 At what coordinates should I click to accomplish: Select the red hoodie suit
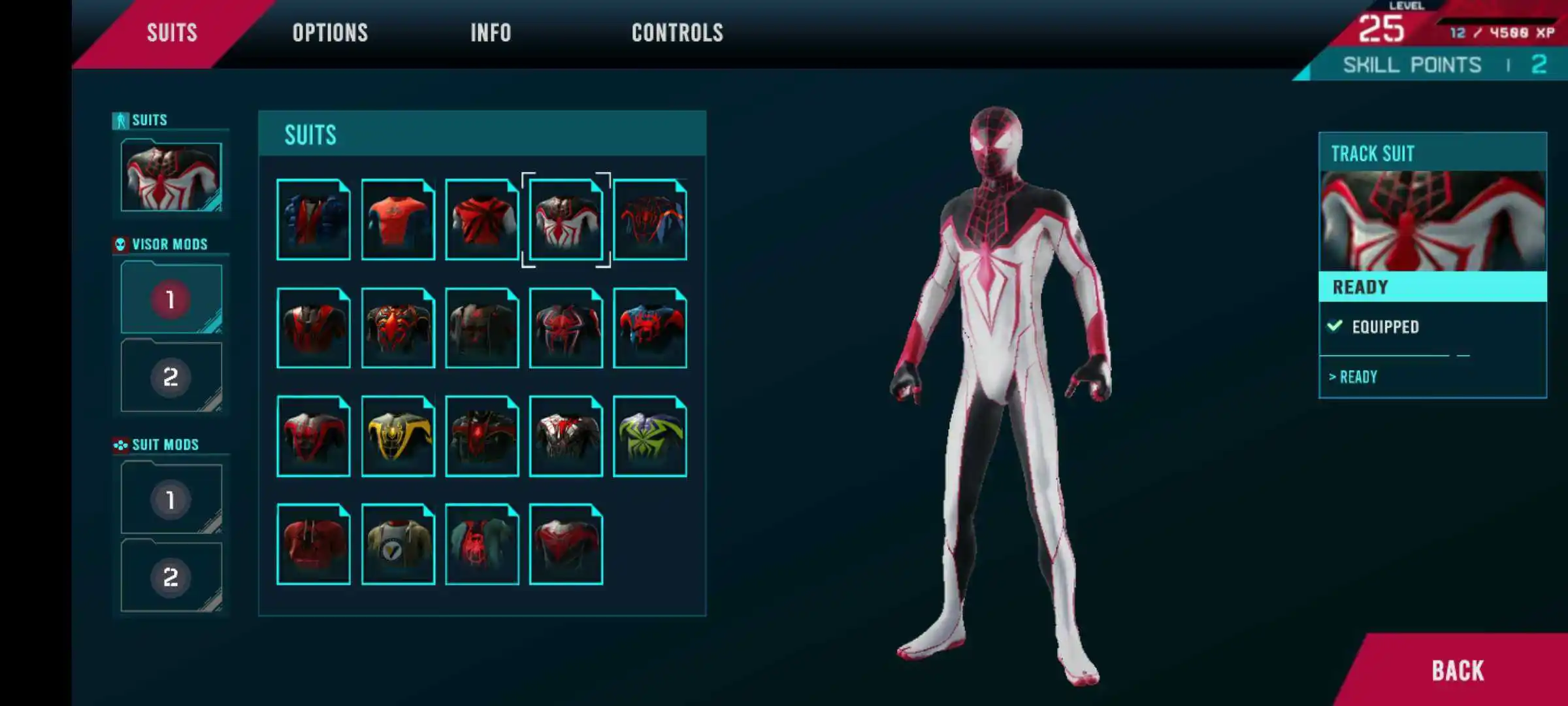(x=314, y=544)
